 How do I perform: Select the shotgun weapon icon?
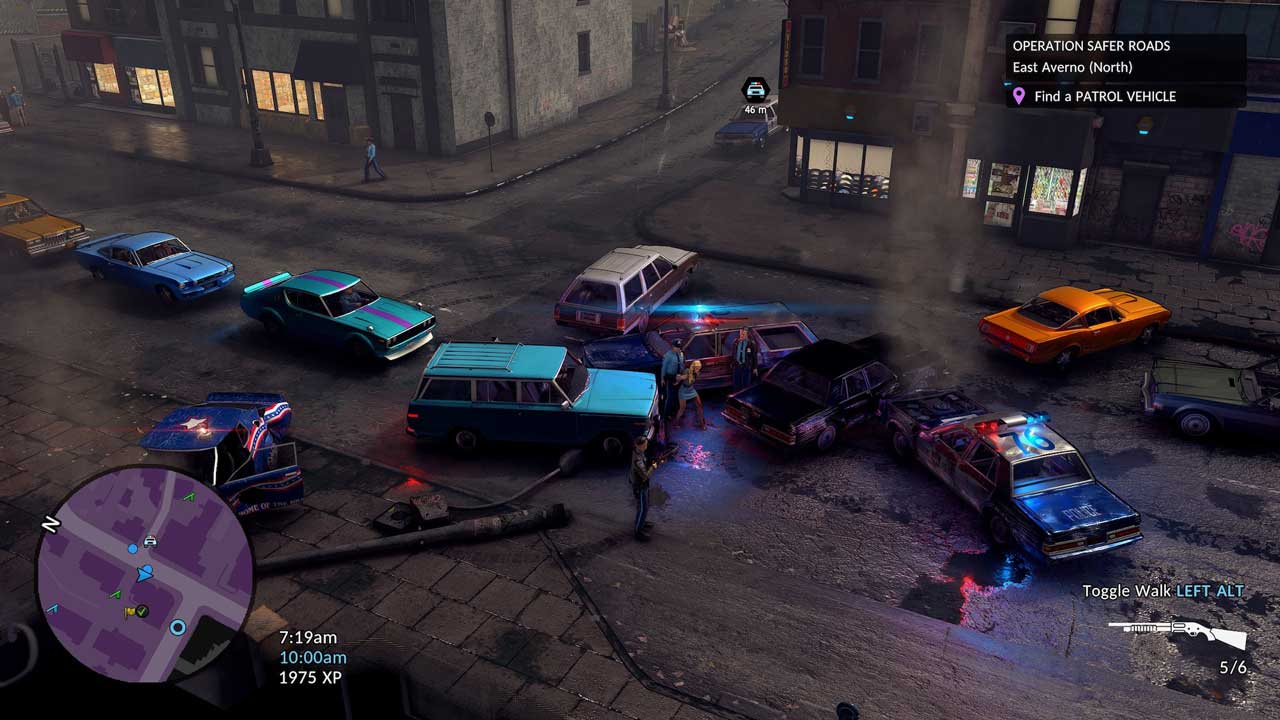point(1177,633)
